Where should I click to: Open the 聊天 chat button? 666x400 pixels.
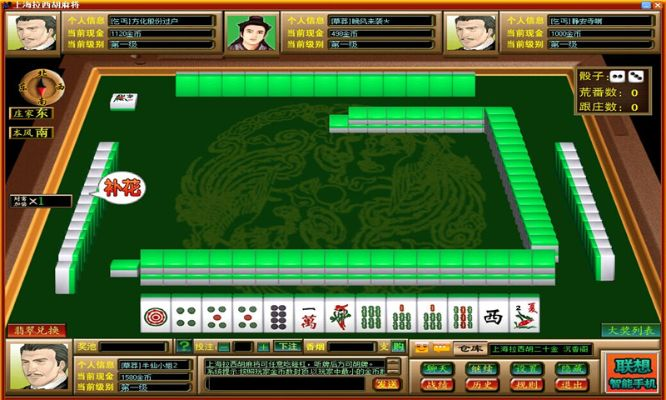pyautogui.click(x=437, y=367)
